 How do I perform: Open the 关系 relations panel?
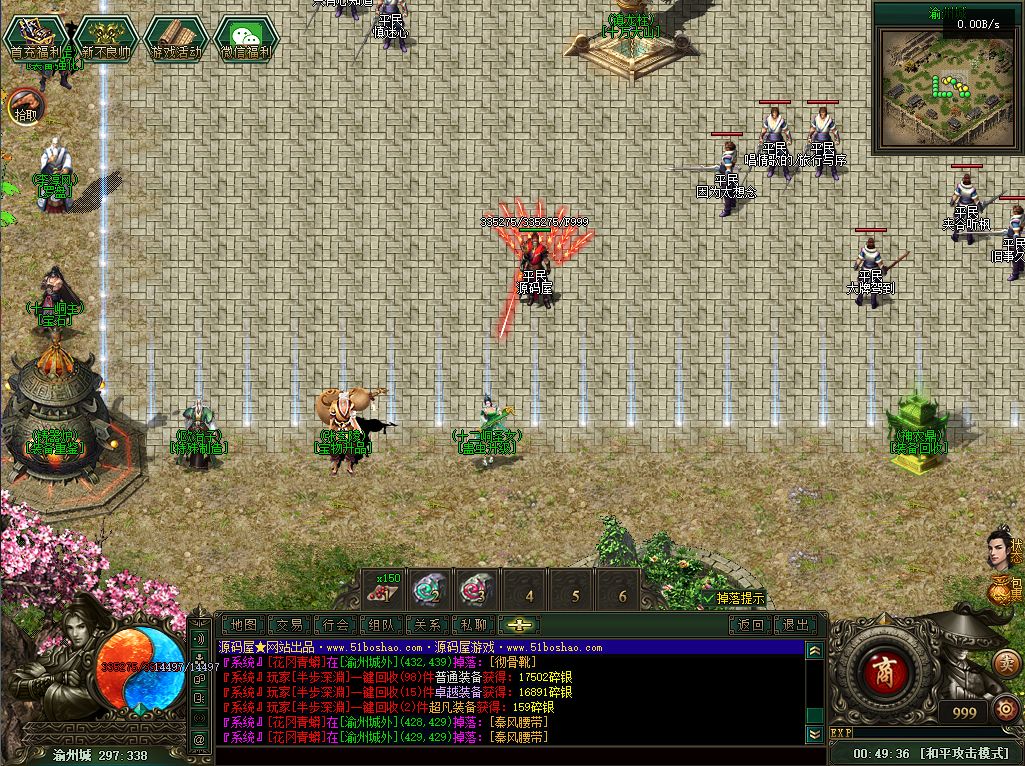[427, 625]
